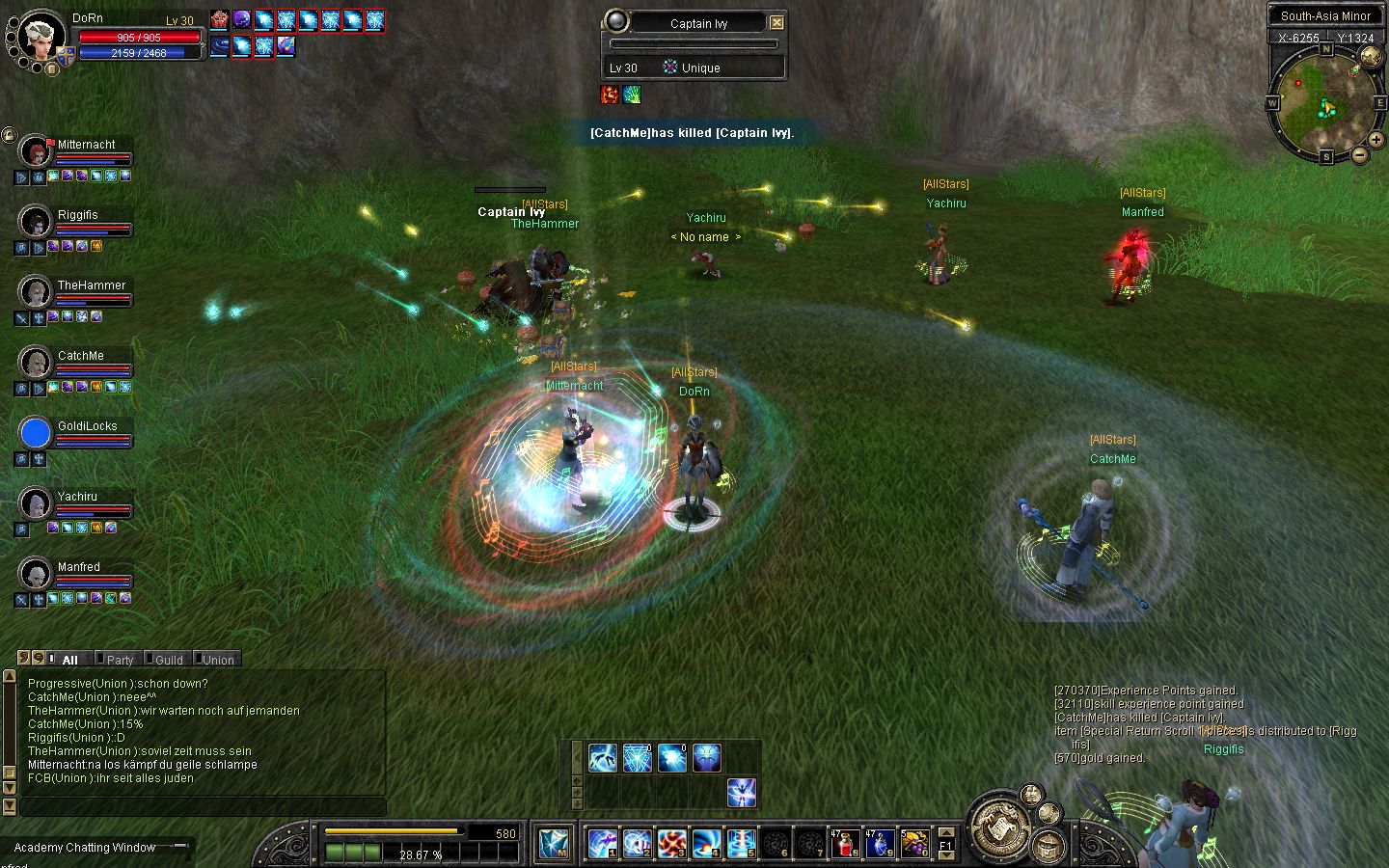Image resolution: width=1389 pixels, height=868 pixels.
Task: Activate the fiery red skill in slot 3
Action: 671,843
